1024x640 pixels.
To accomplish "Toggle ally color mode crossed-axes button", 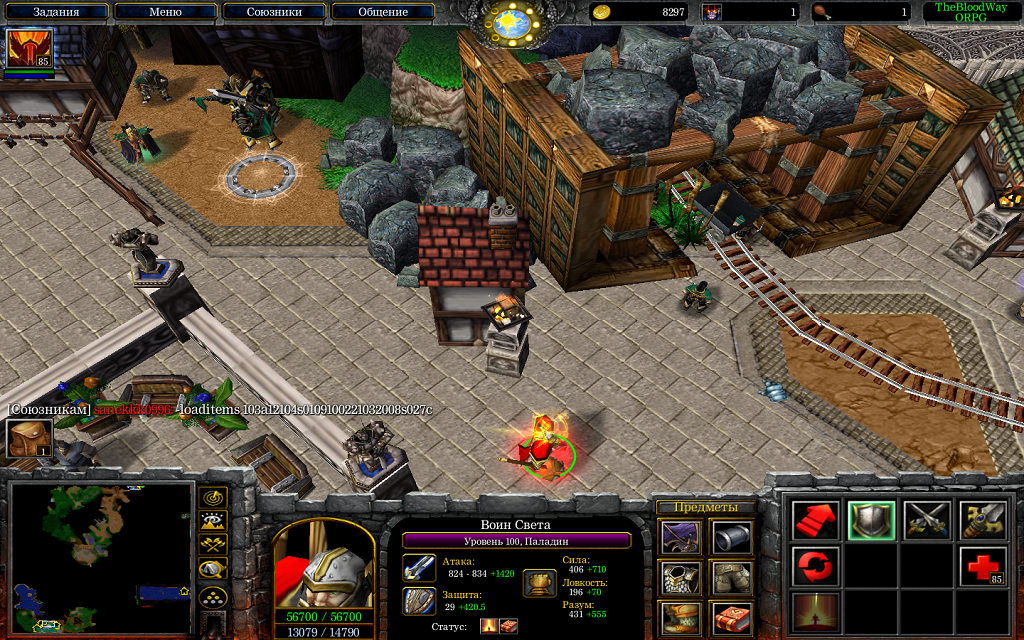I will click(213, 545).
